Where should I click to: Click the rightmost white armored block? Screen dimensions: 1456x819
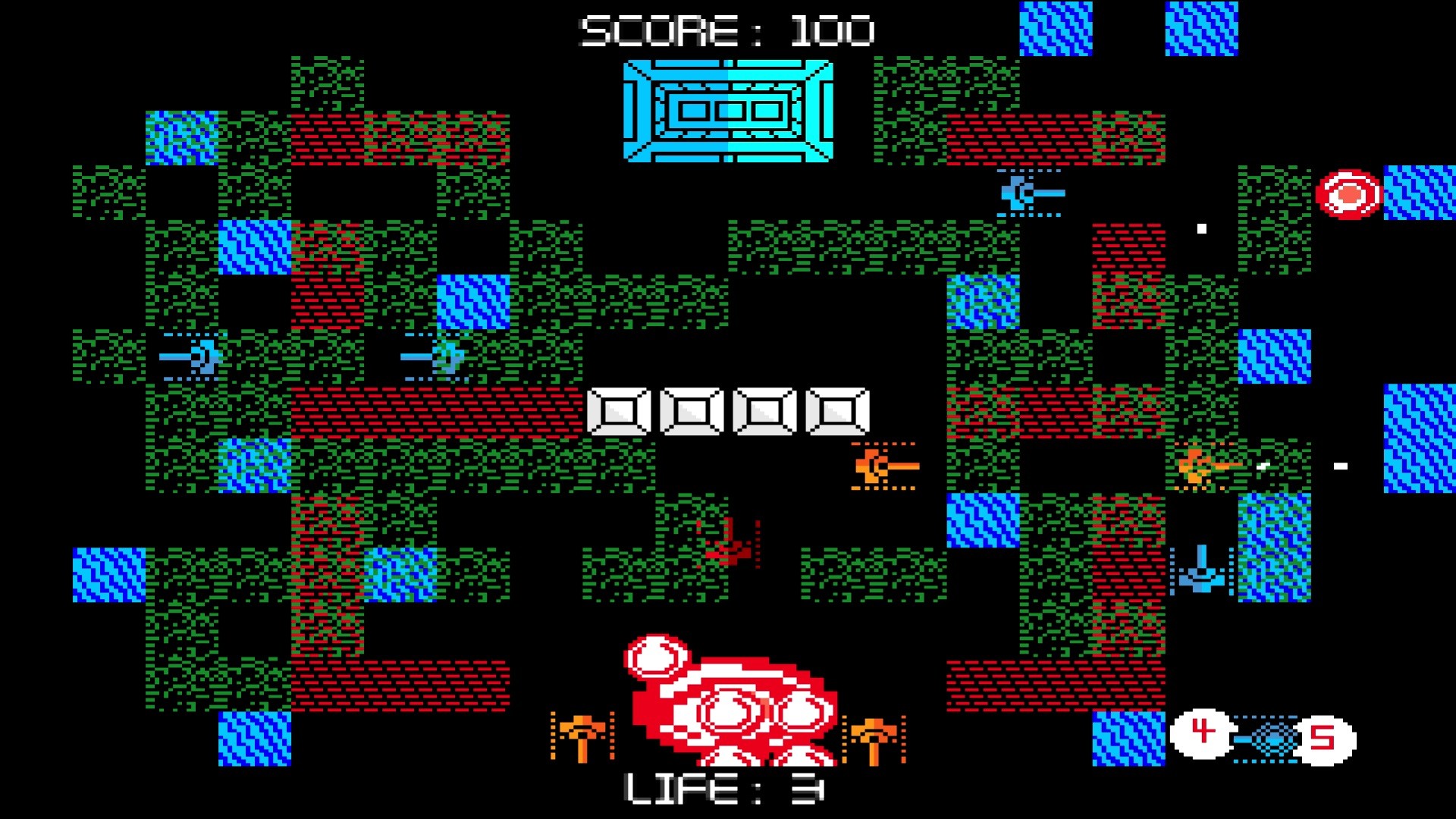pos(838,410)
